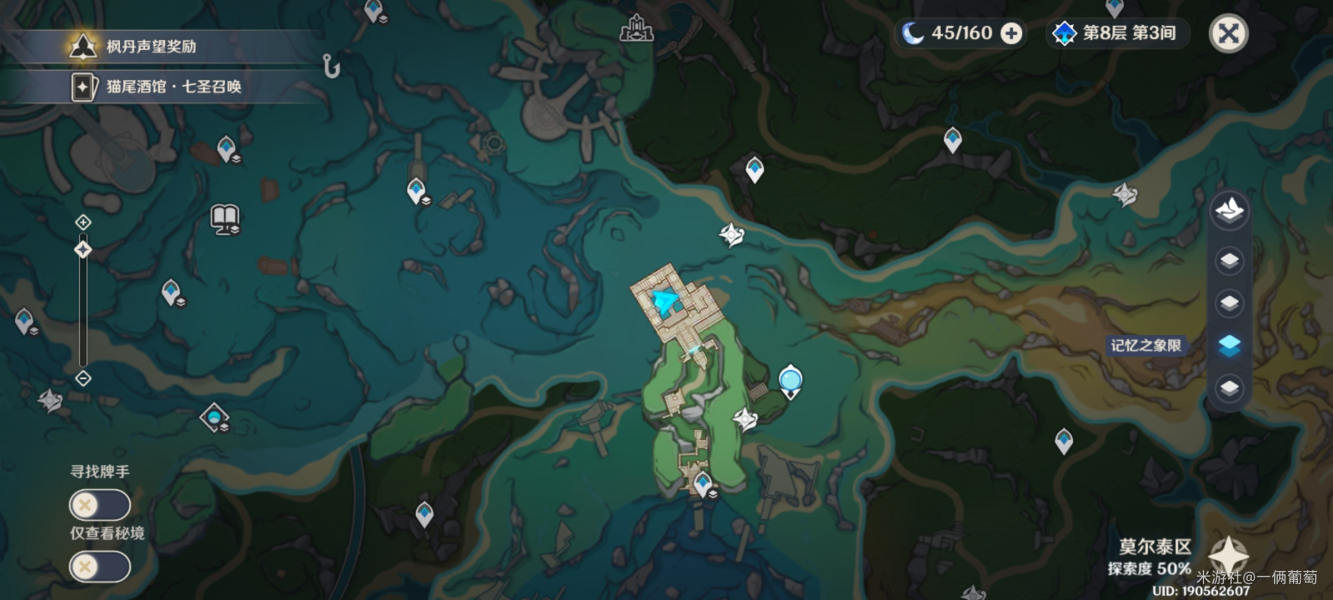Click the map zoom slider handle
The height and width of the screenshot is (600, 1333).
[x=83, y=249]
